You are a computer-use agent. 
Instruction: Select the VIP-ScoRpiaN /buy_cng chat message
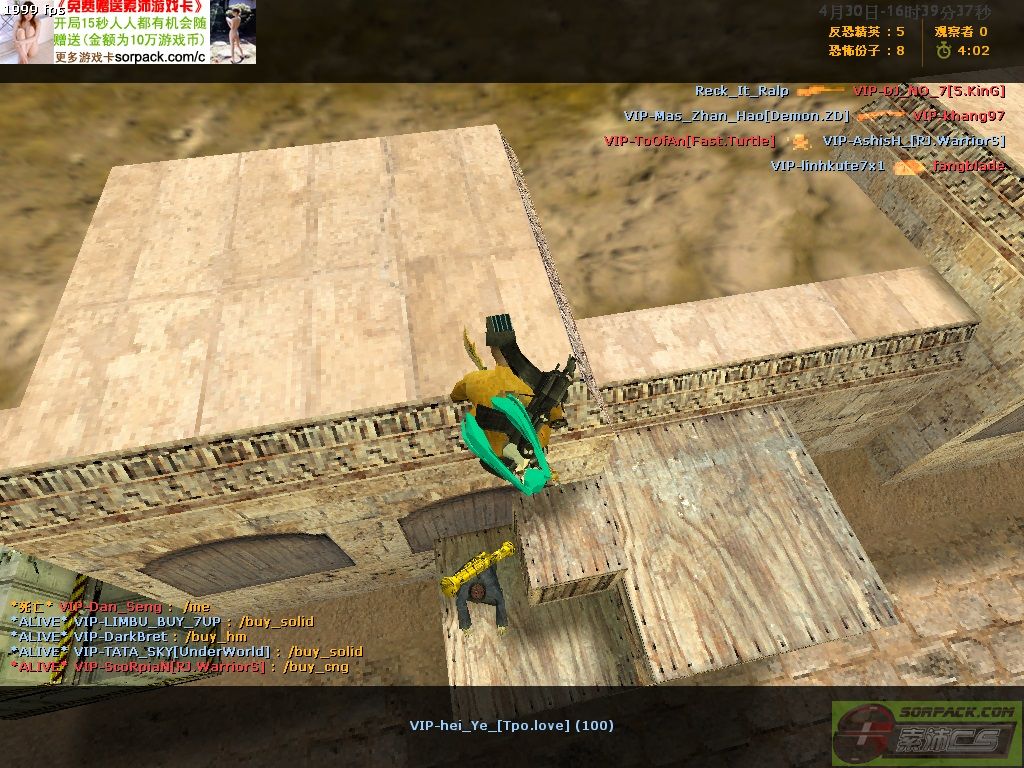coord(180,666)
